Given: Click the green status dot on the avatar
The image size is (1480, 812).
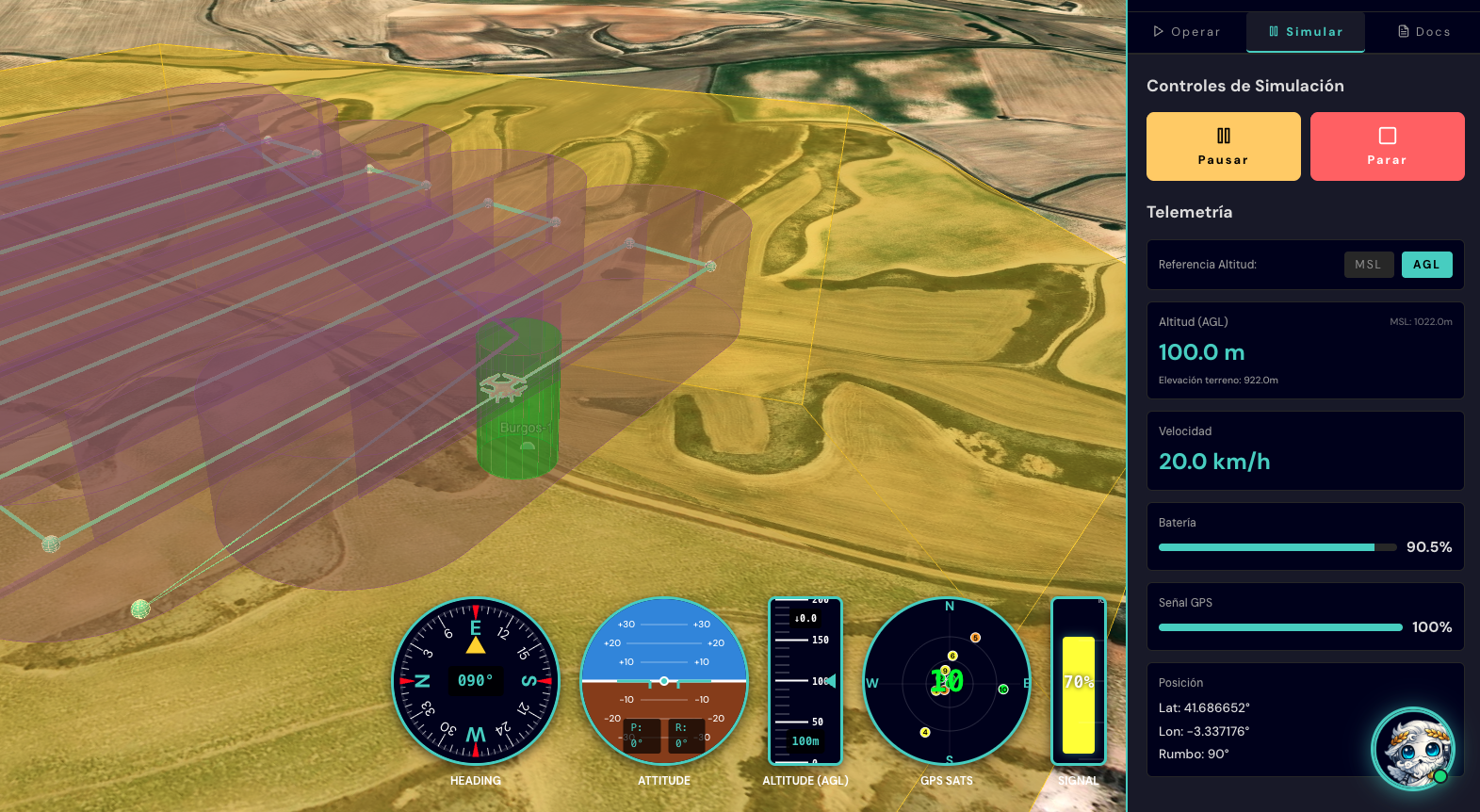Looking at the screenshot, I should pos(1440,778).
